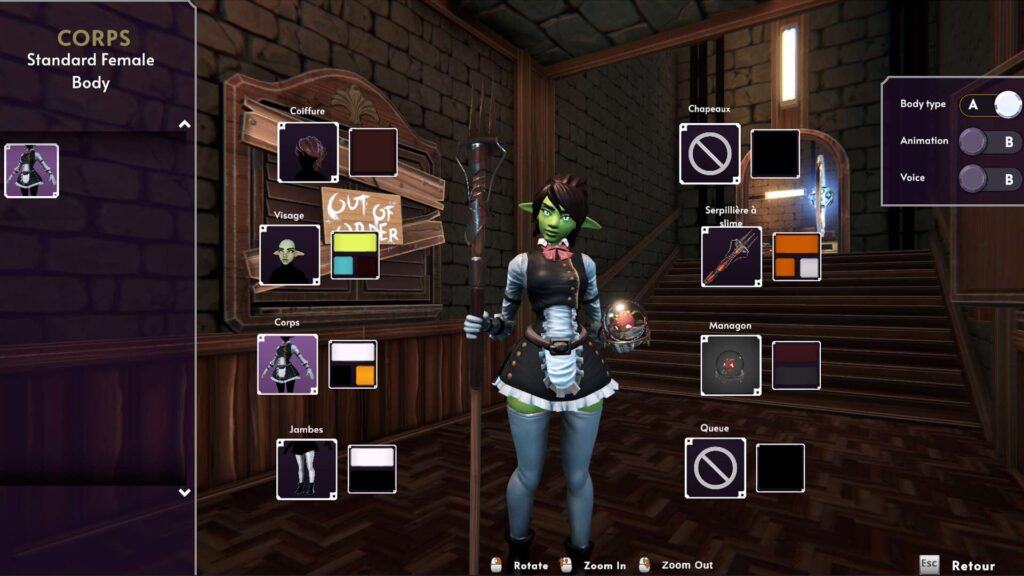This screenshot has height=576, width=1024.
Task: Open the Managon color swatch
Action: click(x=796, y=365)
